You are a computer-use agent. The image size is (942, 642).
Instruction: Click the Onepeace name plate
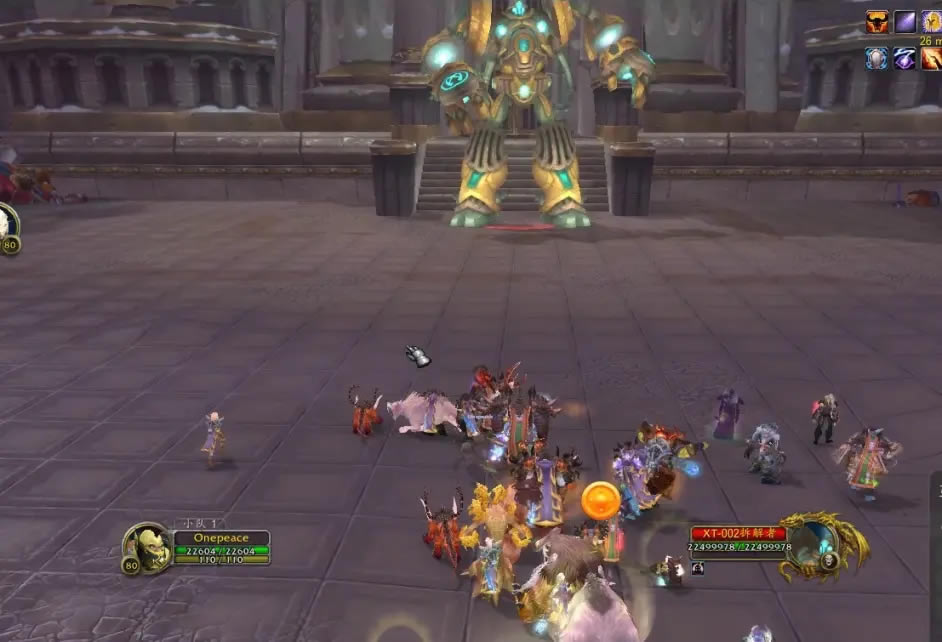[x=220, y=537]
